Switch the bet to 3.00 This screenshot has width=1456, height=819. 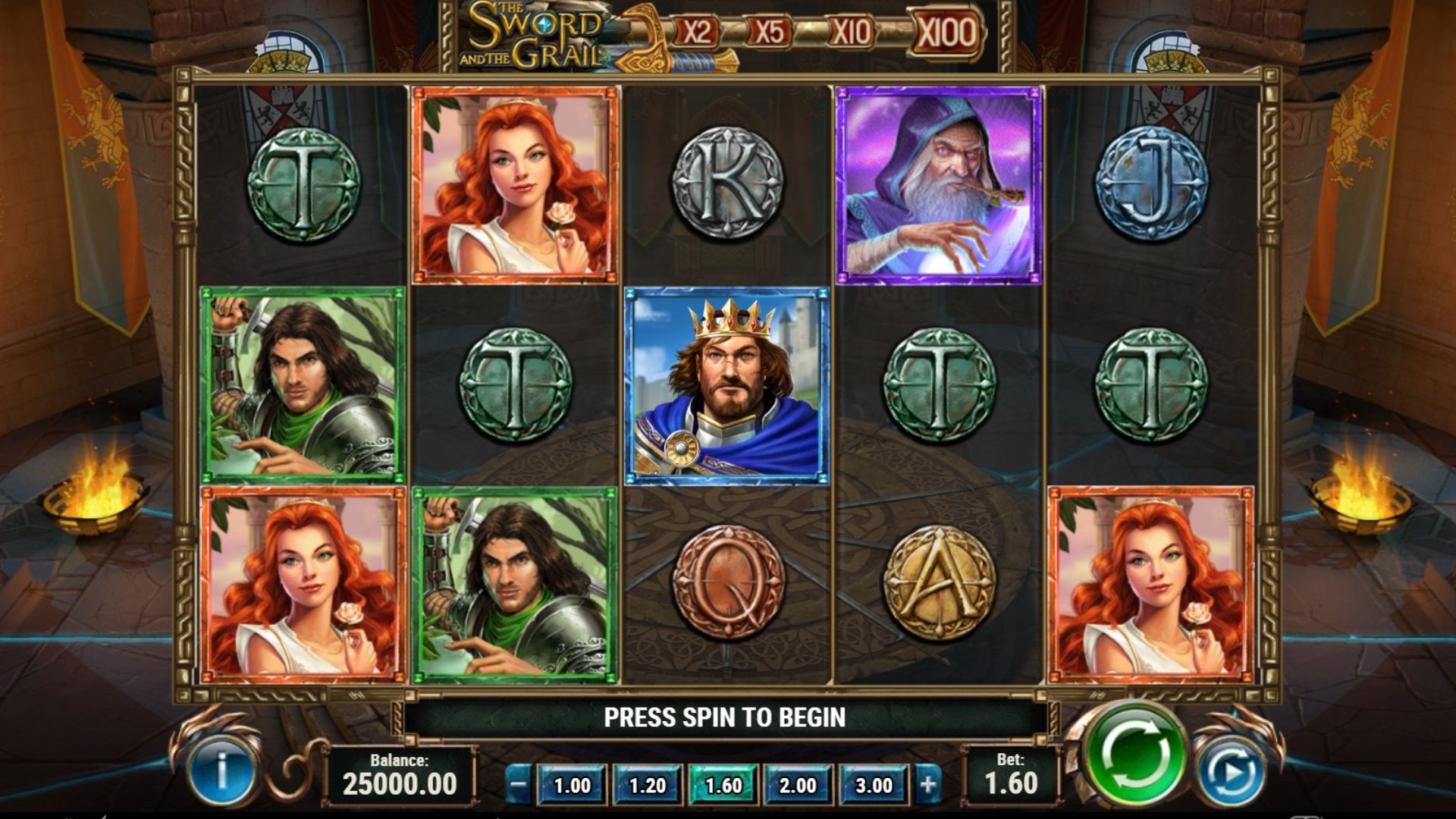click(x=874, y=786)
